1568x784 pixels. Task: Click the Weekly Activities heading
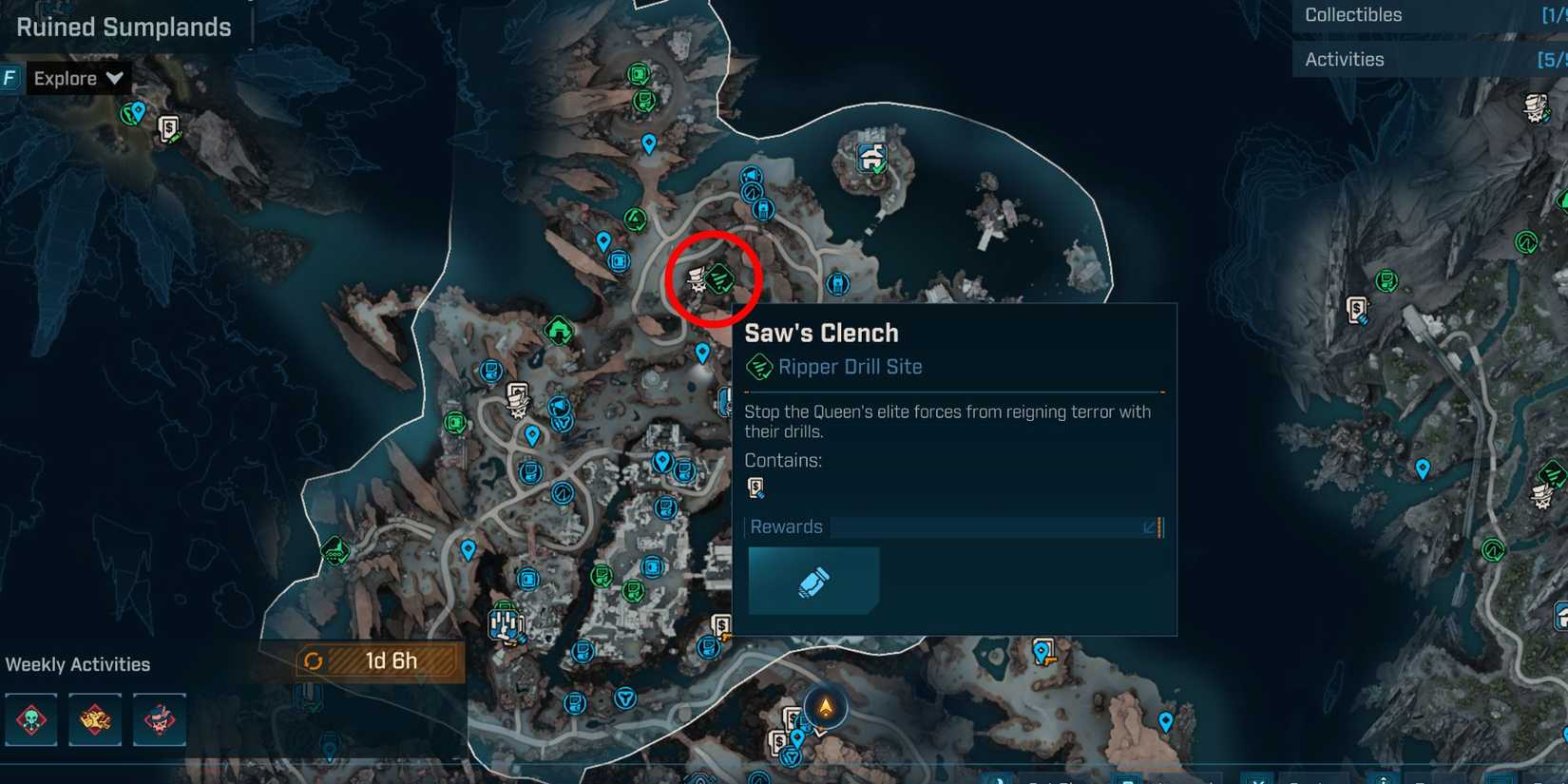77,663
